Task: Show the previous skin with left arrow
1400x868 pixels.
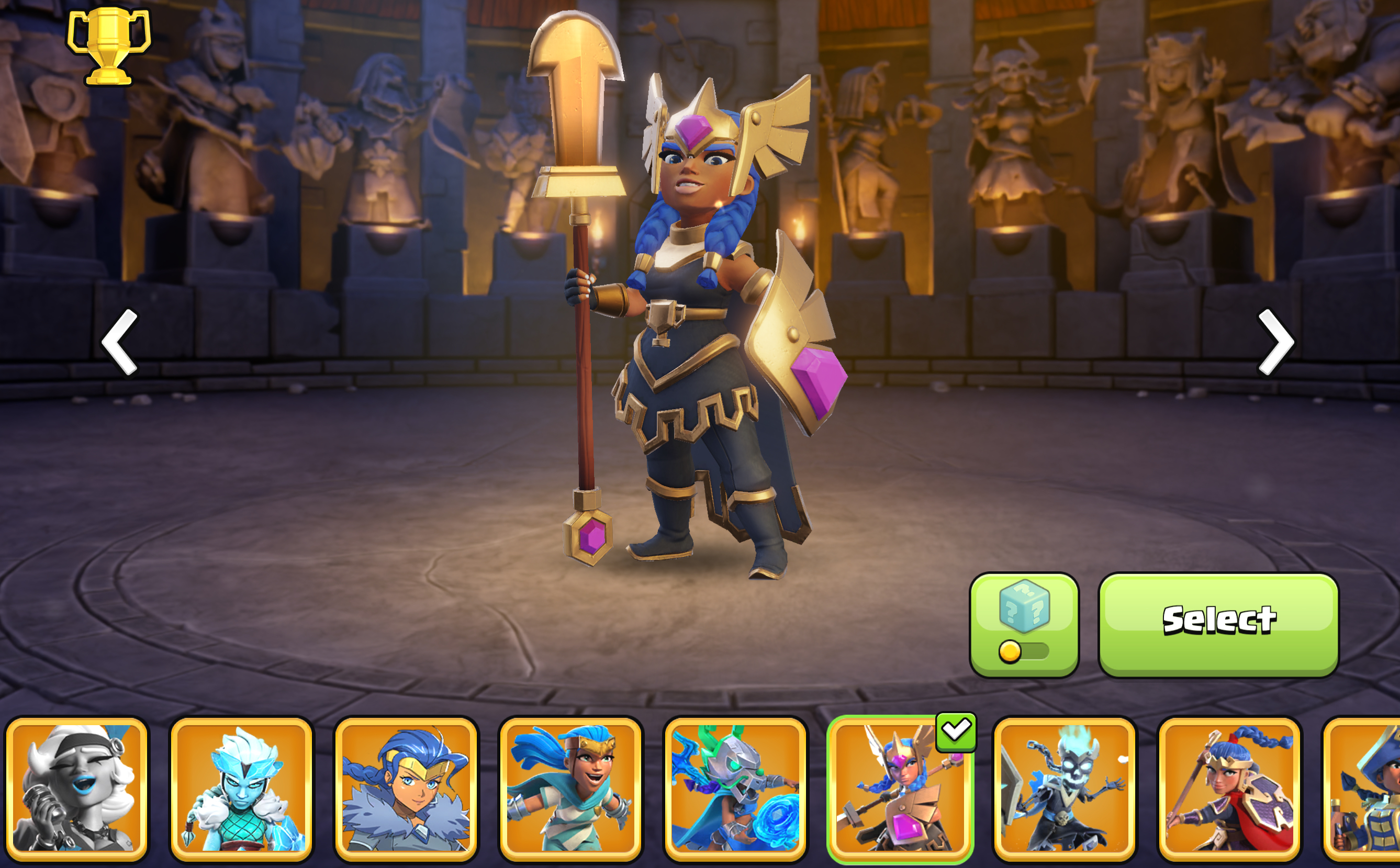Action: click(120, 342)
